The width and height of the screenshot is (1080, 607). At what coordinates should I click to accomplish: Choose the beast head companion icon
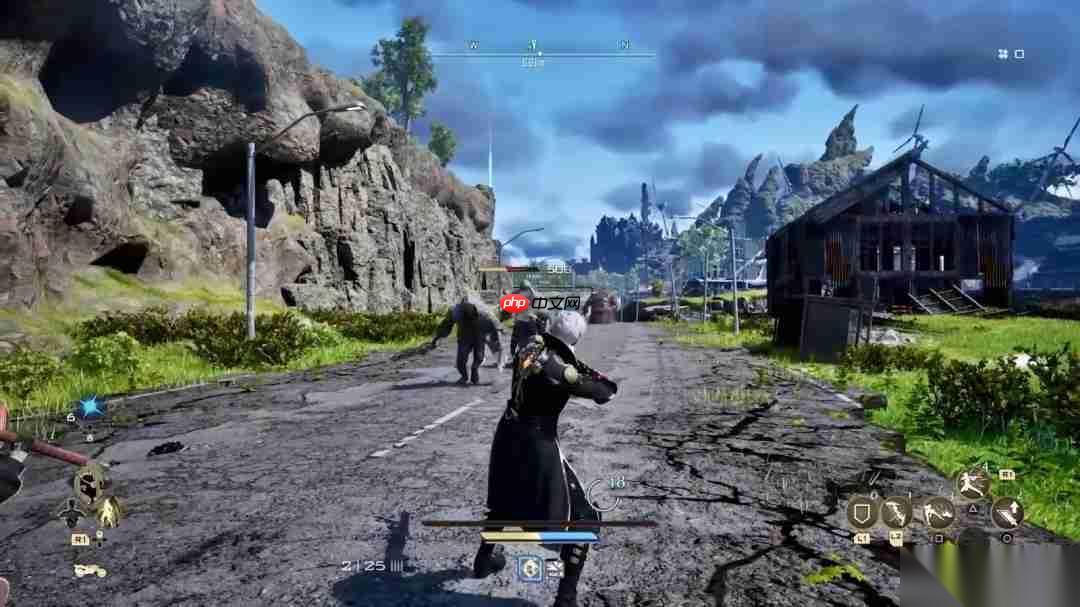coord(92,483)
